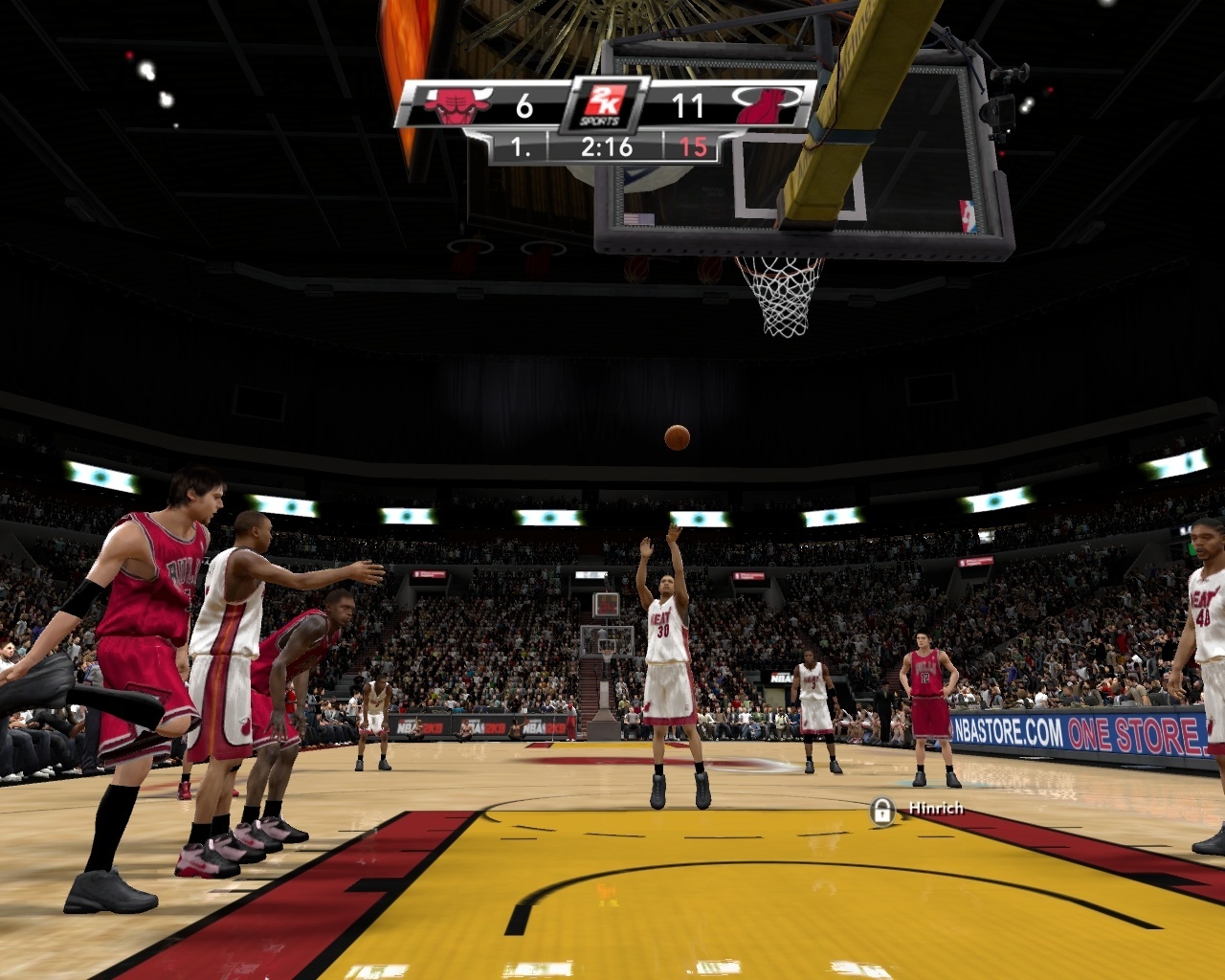Expand the Bulls score panel showing 6
The height and width of the screenshot is (980, 1225).
click(x=523, y=103)
